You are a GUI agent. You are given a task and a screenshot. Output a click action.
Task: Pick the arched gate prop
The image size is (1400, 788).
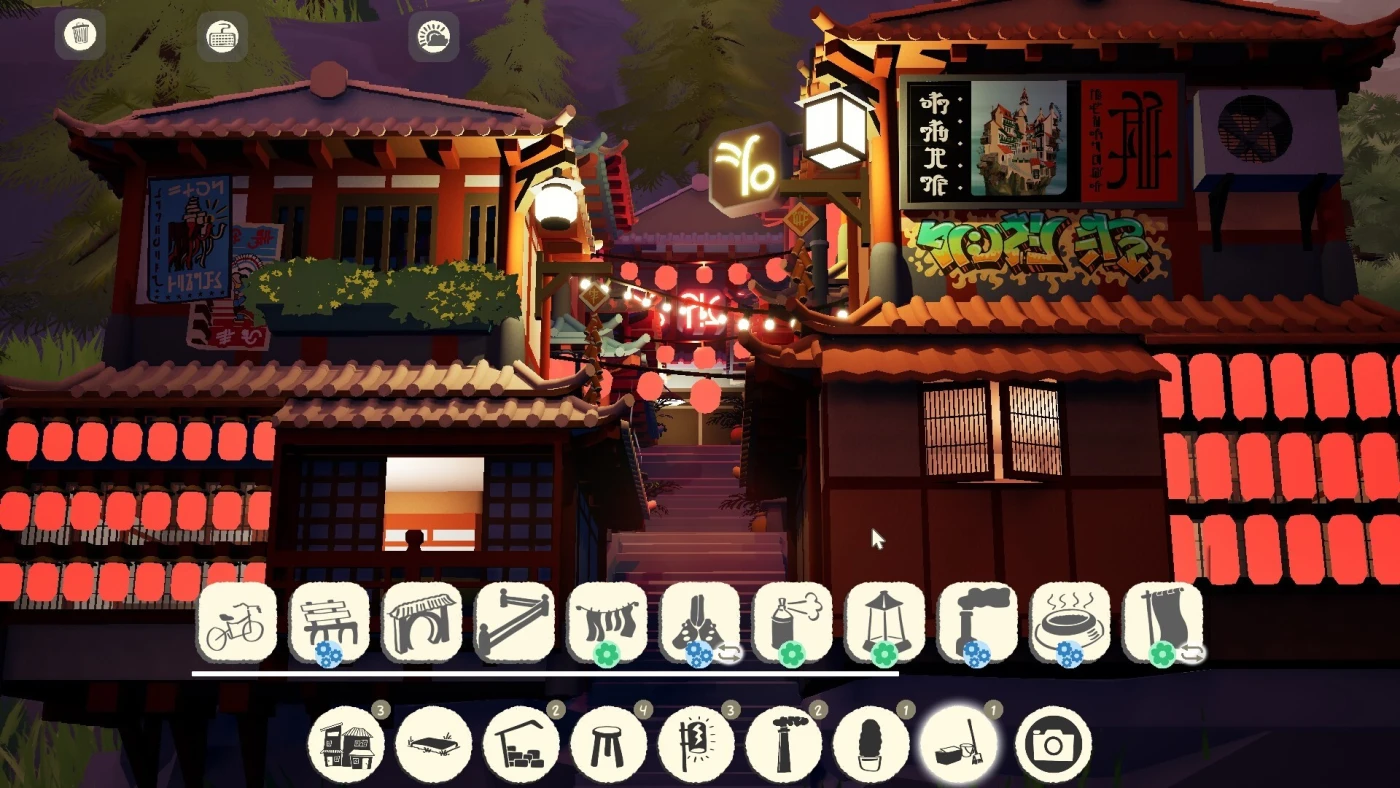422,623
